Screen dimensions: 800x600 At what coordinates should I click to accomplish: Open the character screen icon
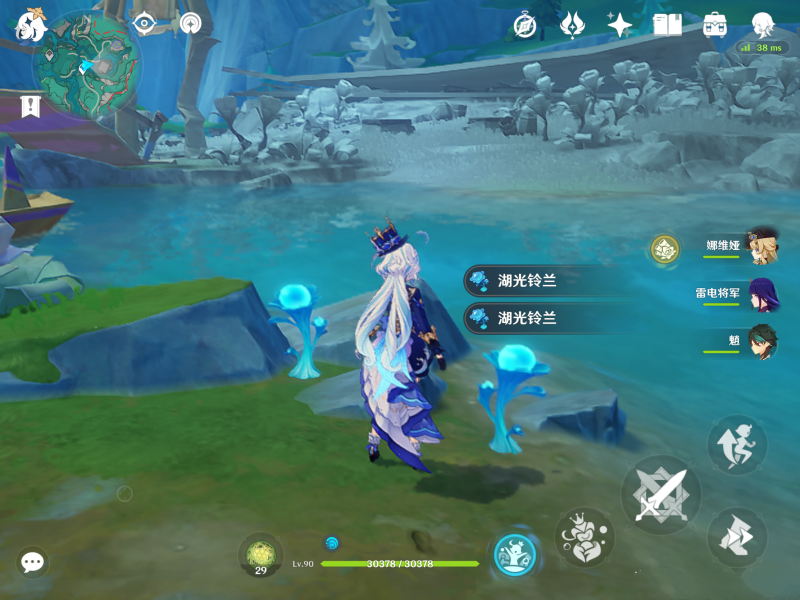[763, 24]
